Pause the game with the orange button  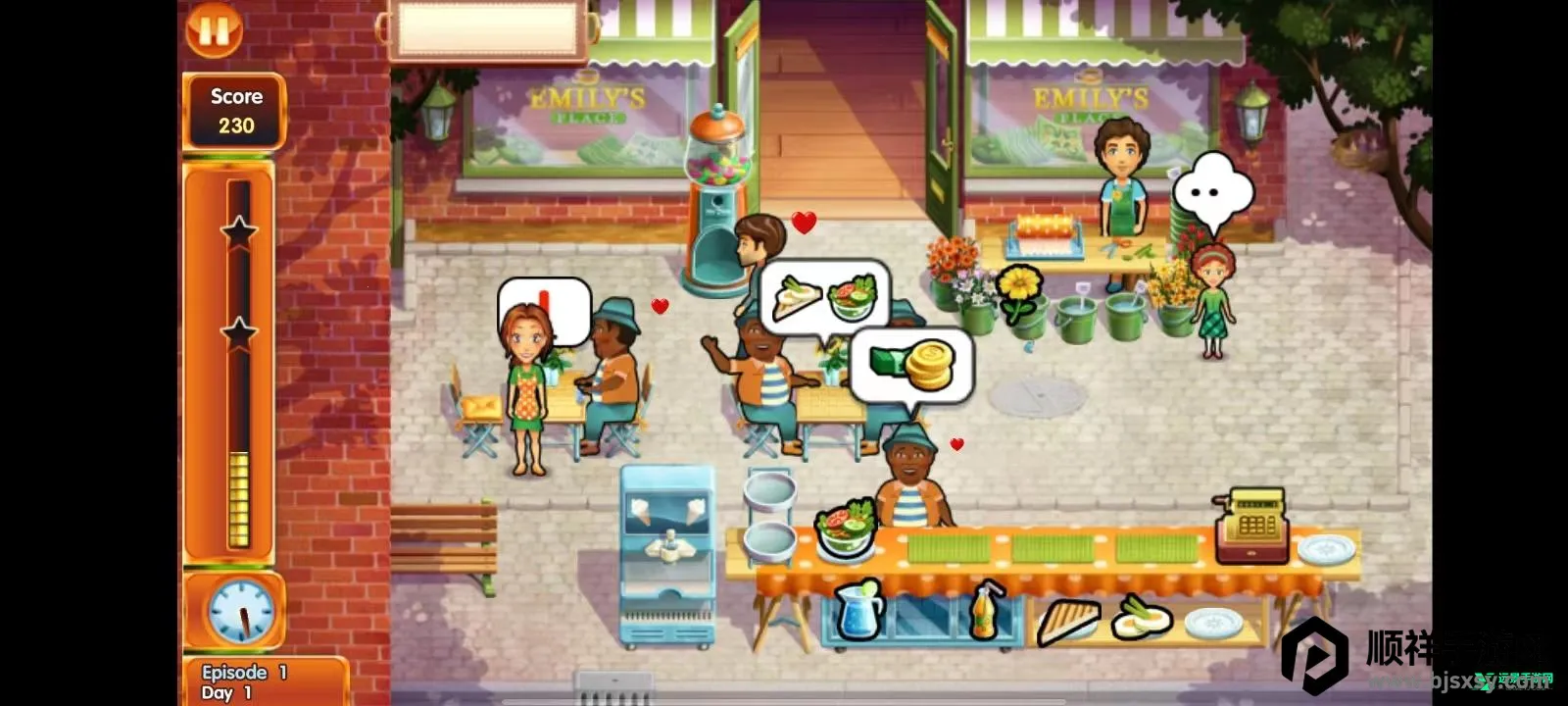pyautogui.click(x=214, y=29)
